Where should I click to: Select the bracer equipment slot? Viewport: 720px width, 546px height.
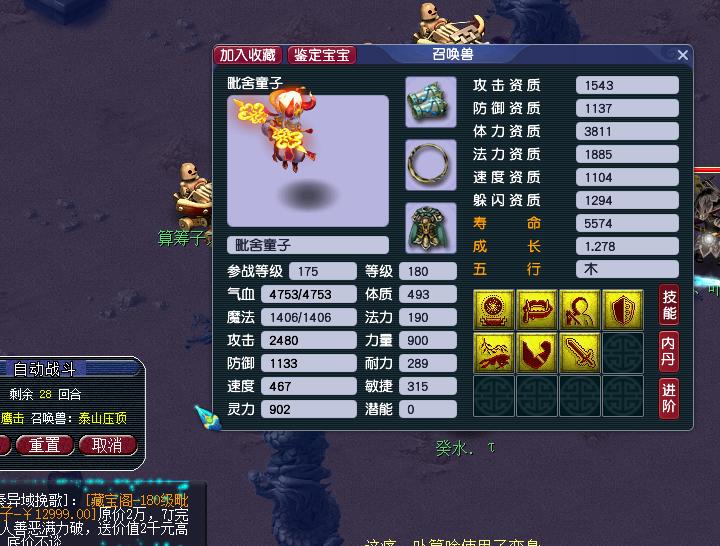[x=431, y=102]
